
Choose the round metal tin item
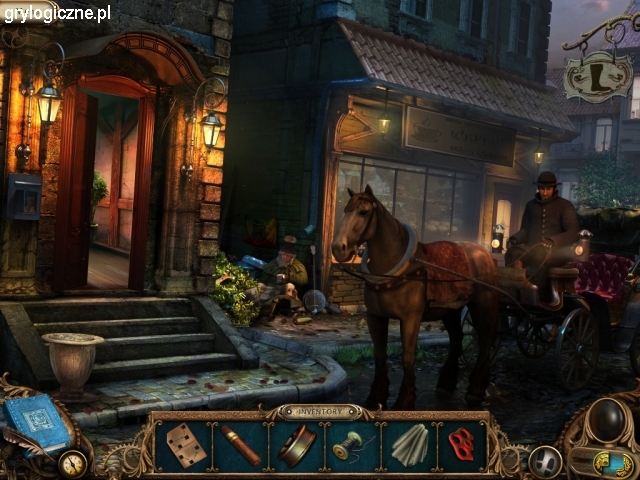coord(297,445)
